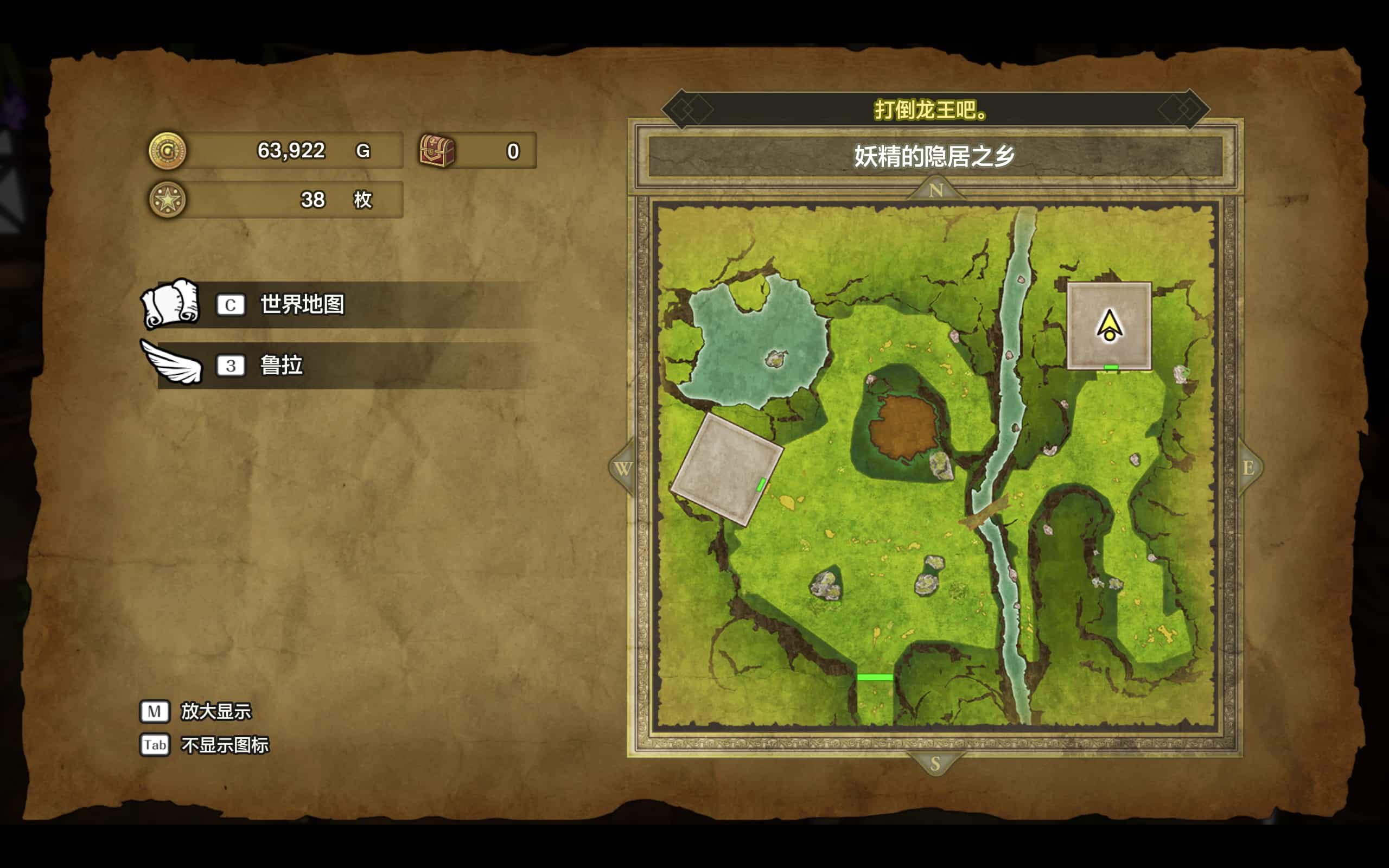
Task: Click the east E compass arrow
Action: pos(1248,468)
